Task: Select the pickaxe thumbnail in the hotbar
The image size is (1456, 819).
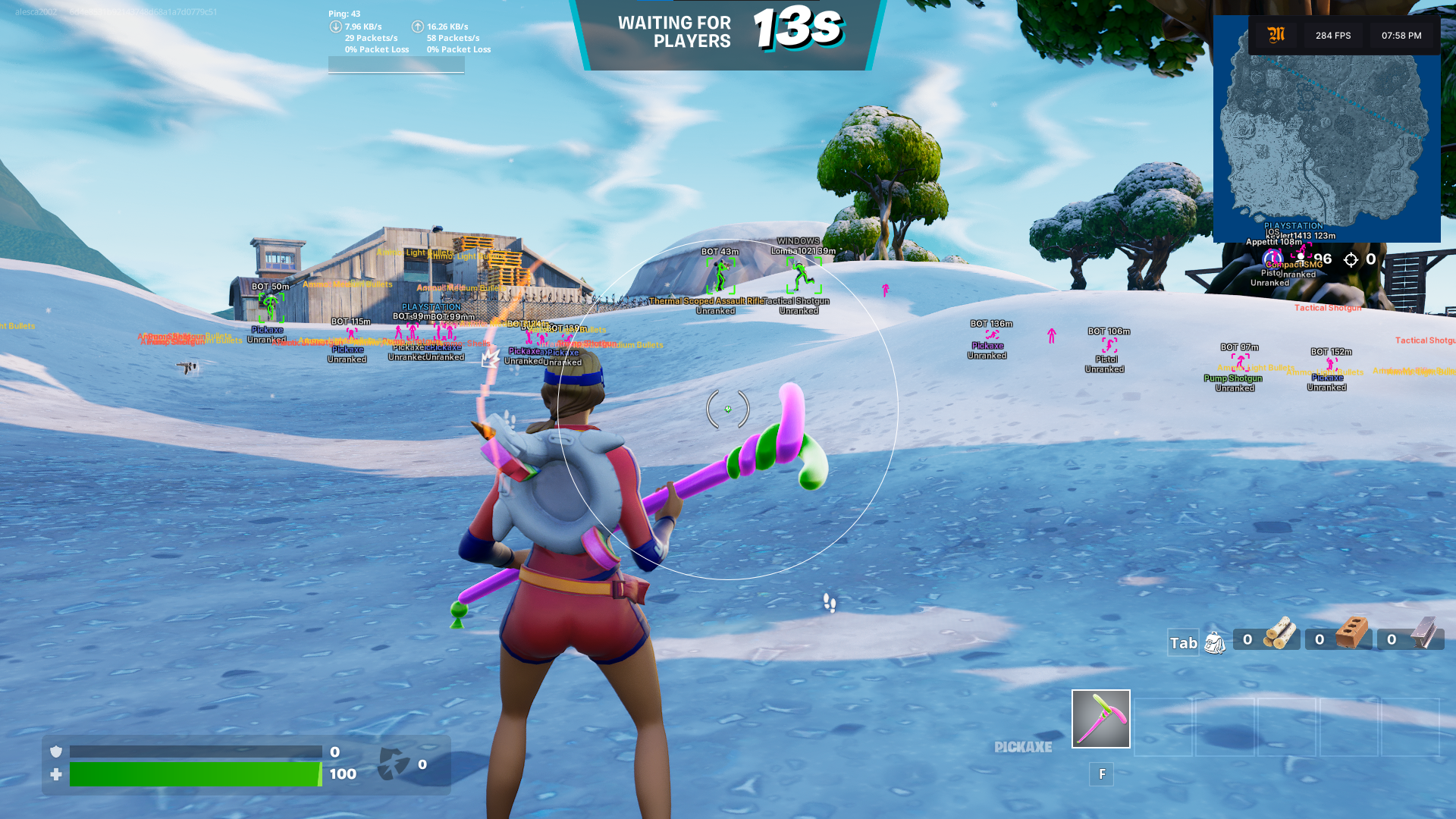Action: pos(1100,719)
